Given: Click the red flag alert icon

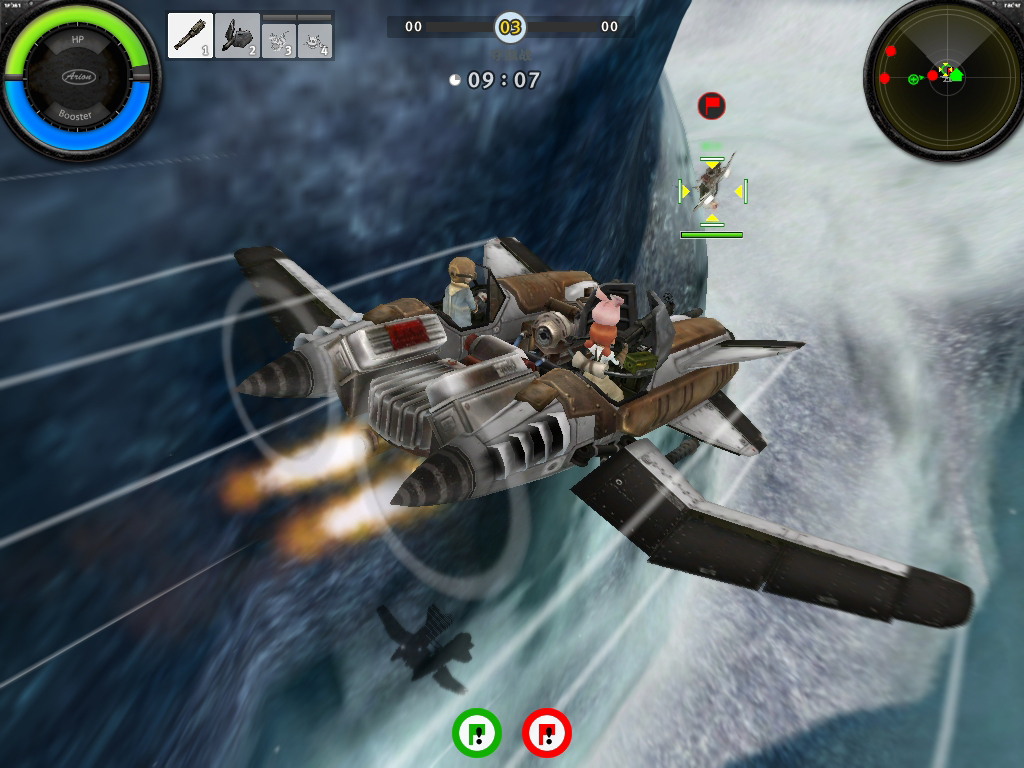Looking at the screenshot, I should pyautogui.click(x=546, y=733).
